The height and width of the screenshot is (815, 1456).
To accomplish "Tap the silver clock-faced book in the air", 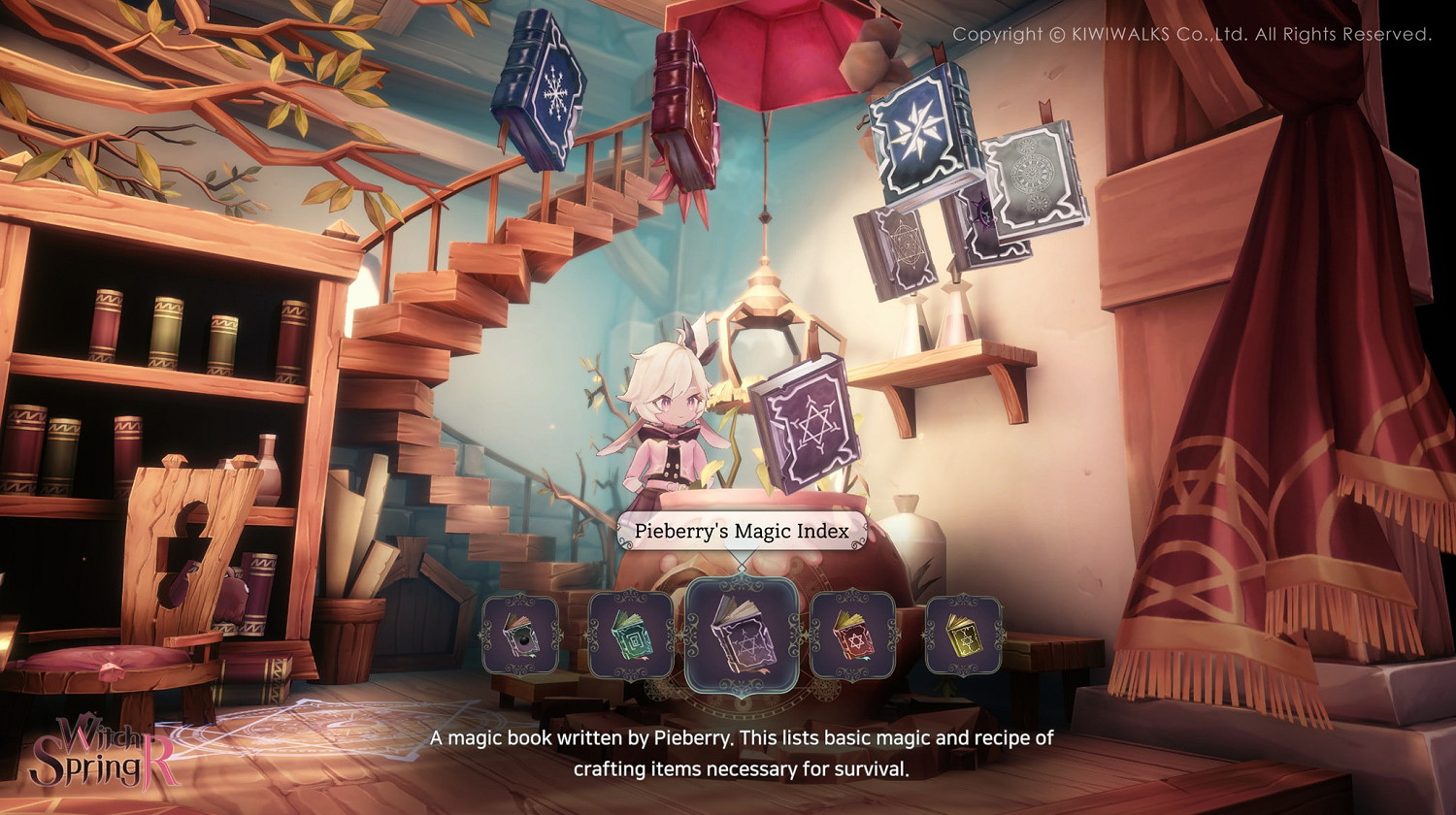I will click(x=1031, y=179).
